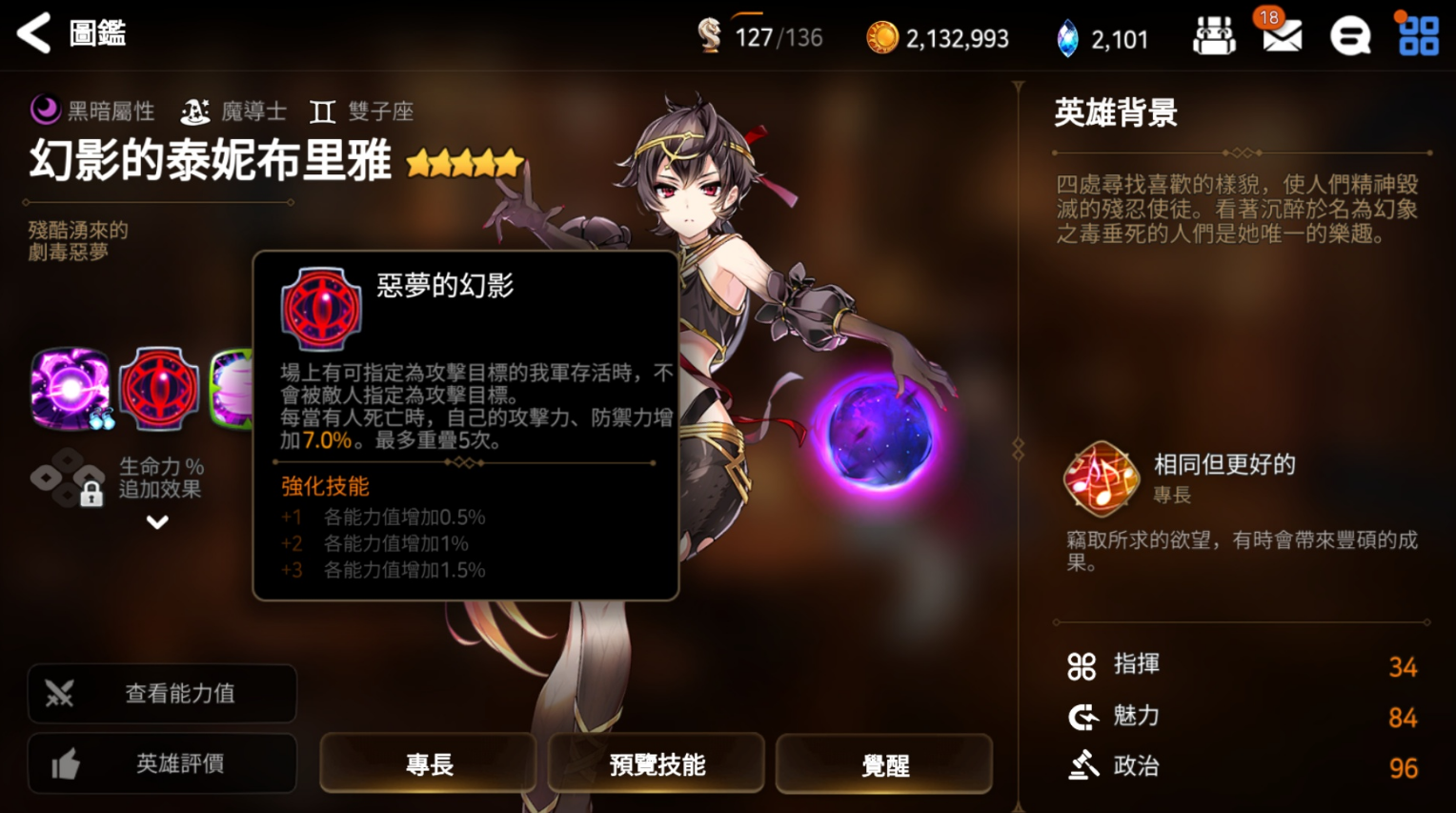Open 英雄評價 hero reviews

coord(162,763)
